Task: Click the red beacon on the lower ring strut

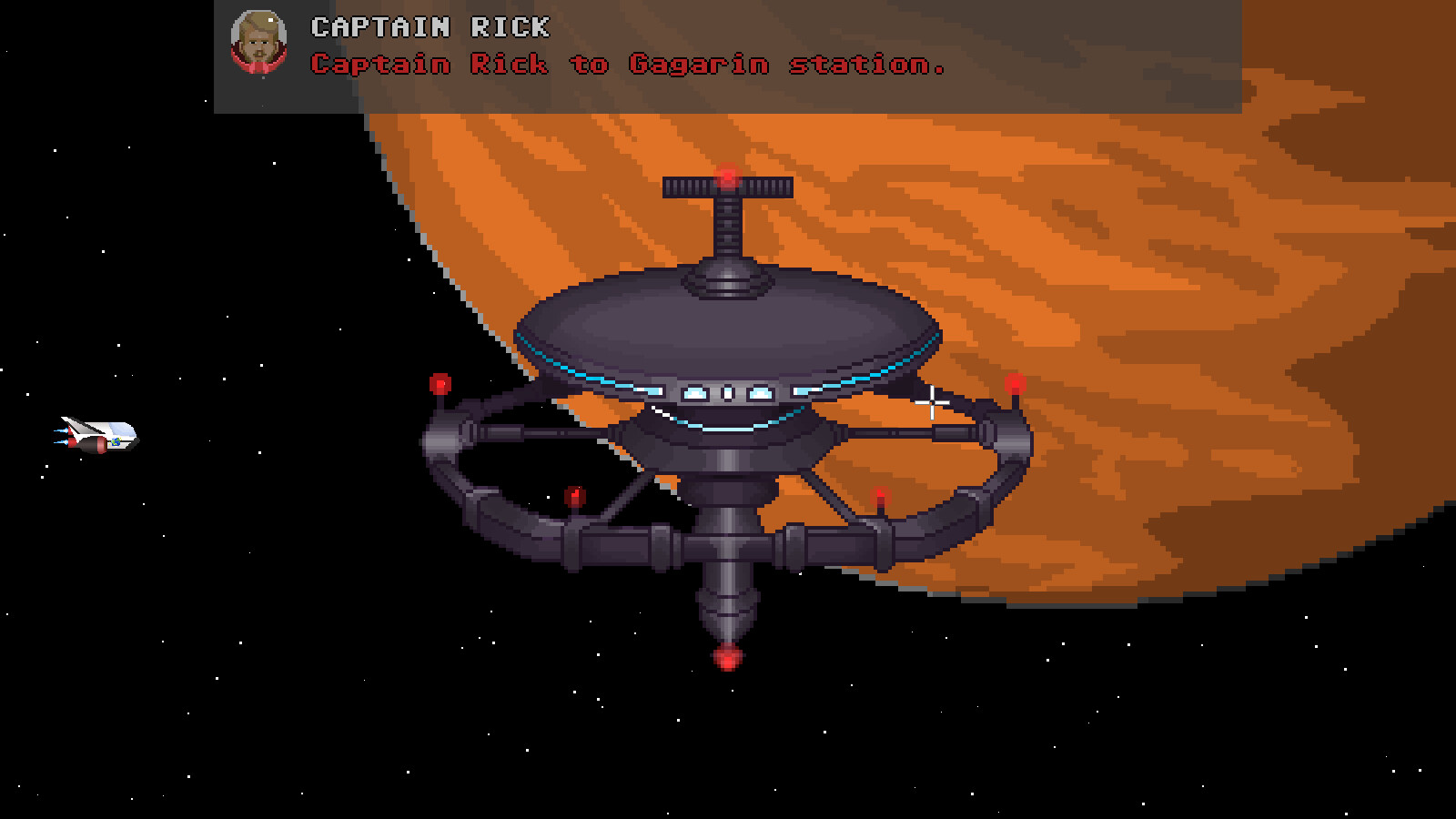Action: (880, 496)
